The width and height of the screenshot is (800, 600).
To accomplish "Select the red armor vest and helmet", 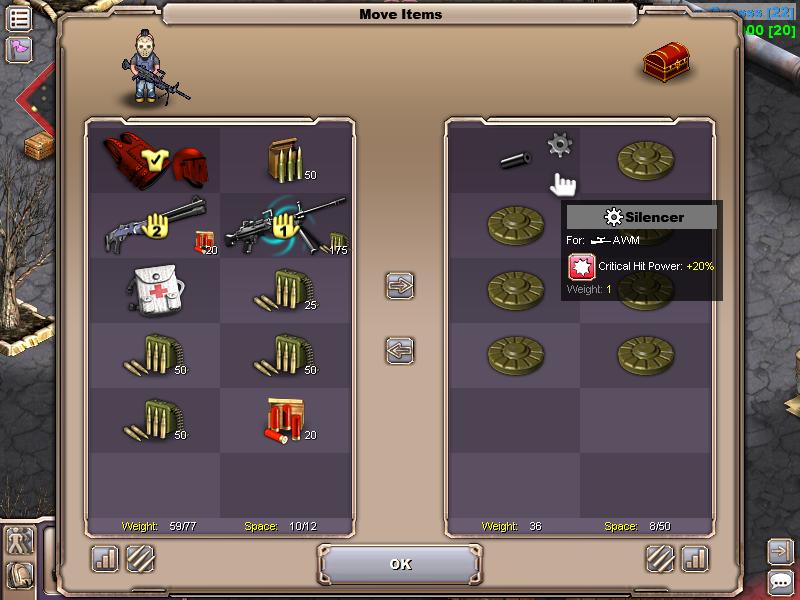I will pyautogui.click(x=153, y=160).
